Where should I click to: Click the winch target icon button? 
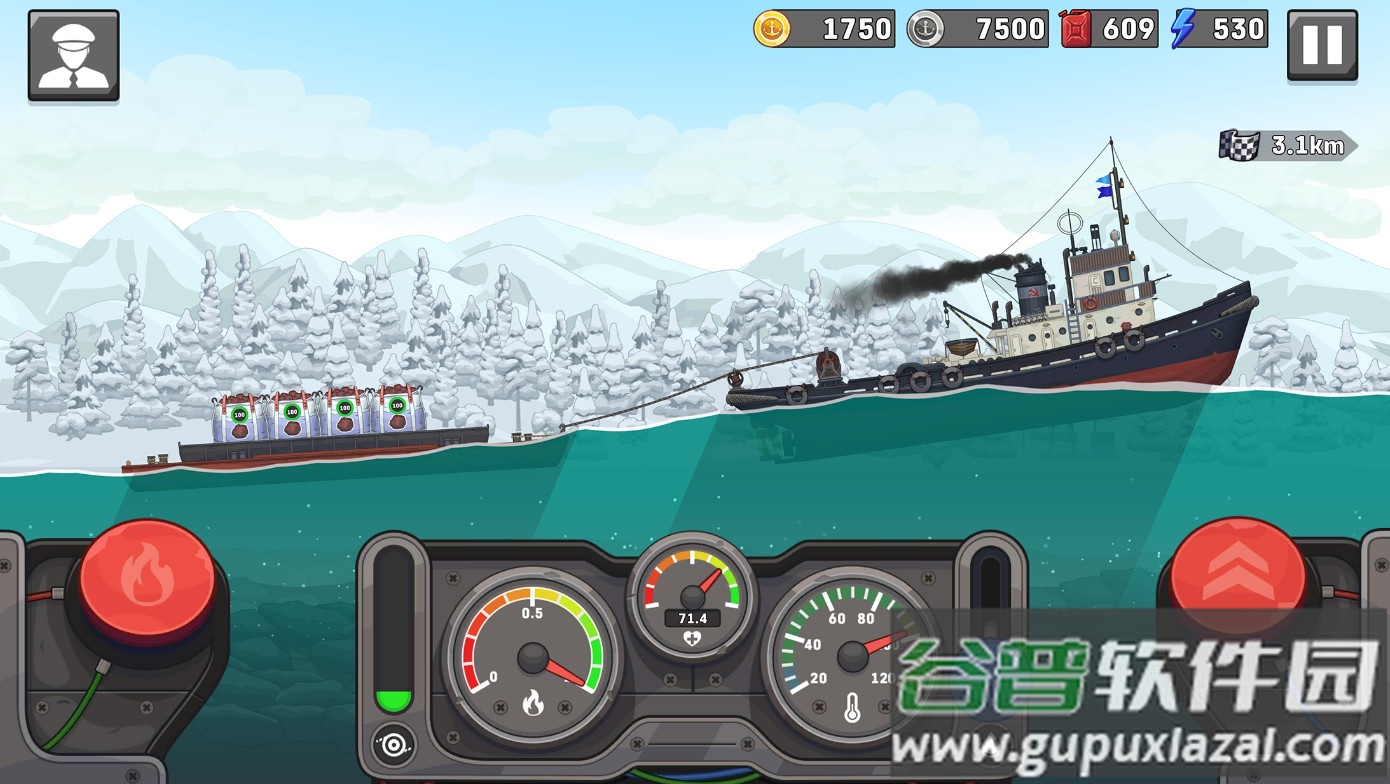pyautogui.click(x=393, y=743)
